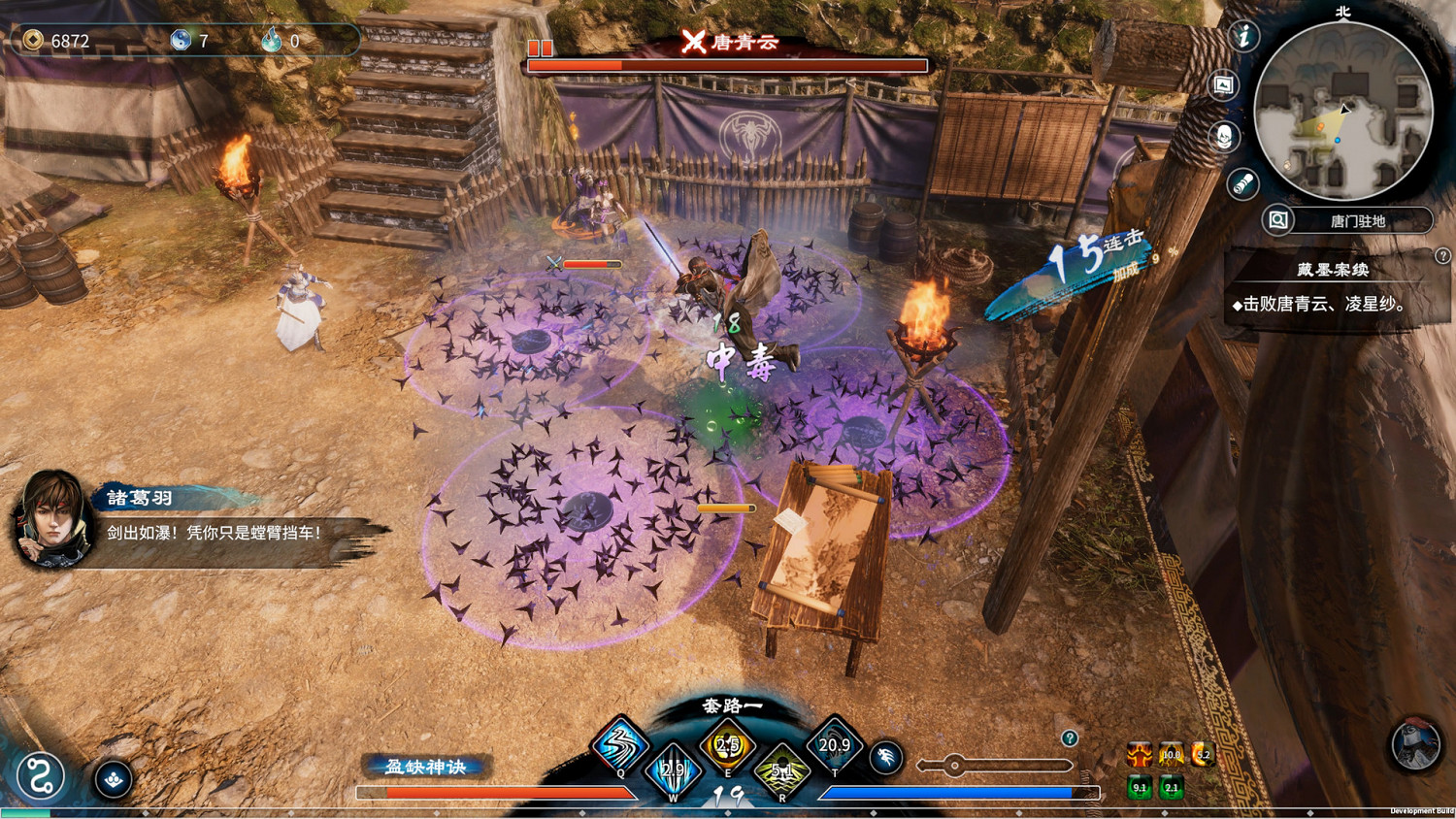Open the info 'i' button
The image size is (1456, 819).
coord(1243,37)
